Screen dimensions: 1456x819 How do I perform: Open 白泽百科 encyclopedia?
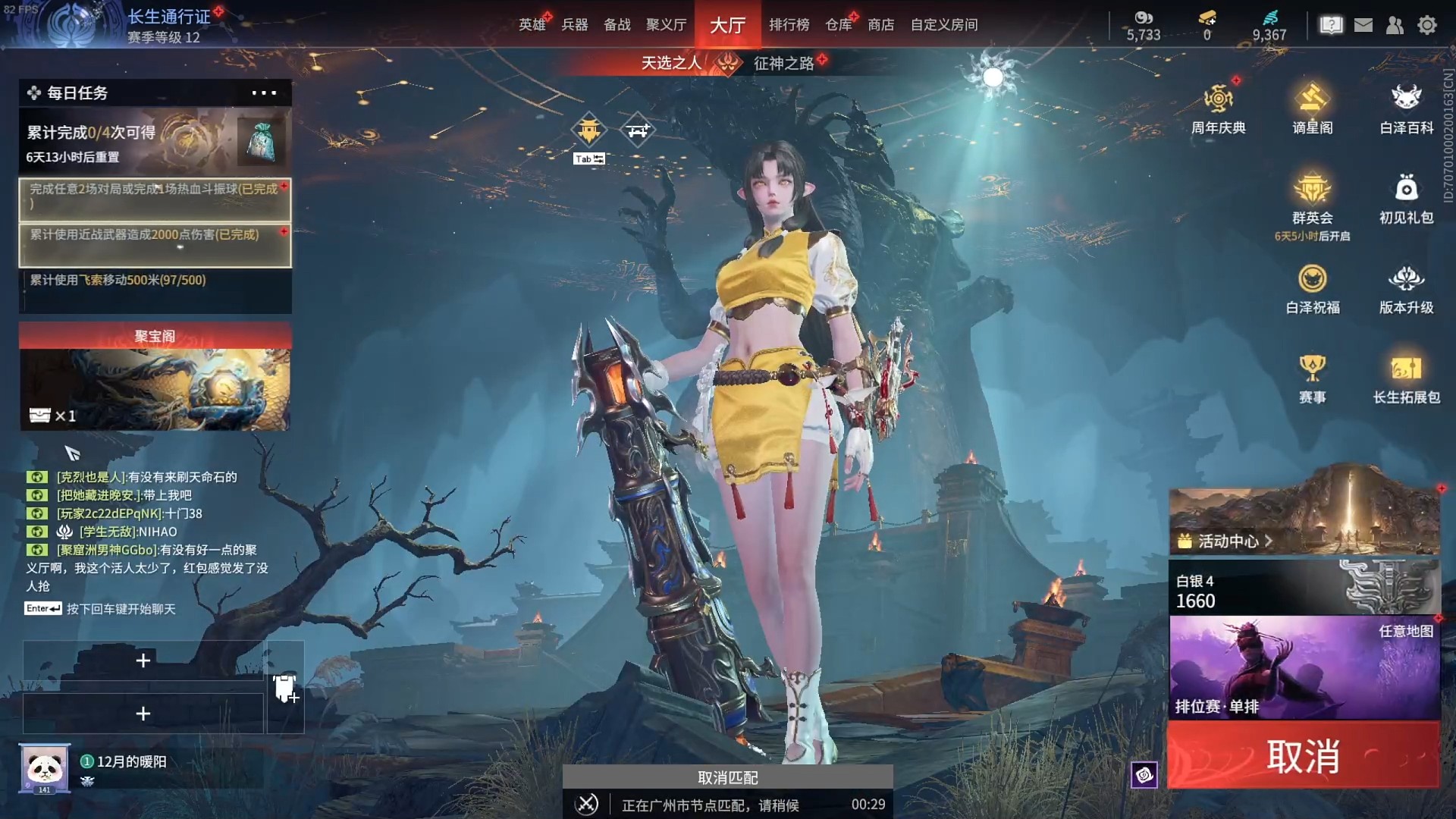point(1406,108)
